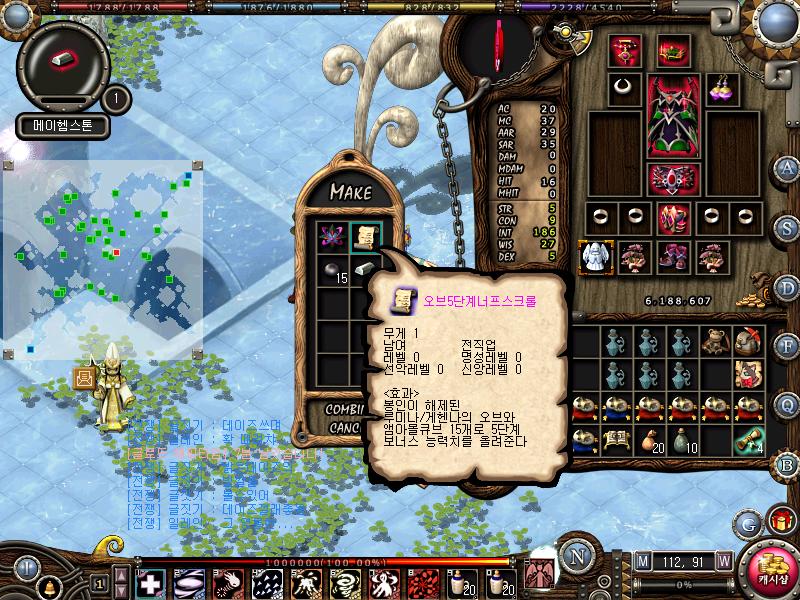Click the side panel F button
Image resolution: width=800 pixels, height=600 pixels.
(x=788, y=346)
